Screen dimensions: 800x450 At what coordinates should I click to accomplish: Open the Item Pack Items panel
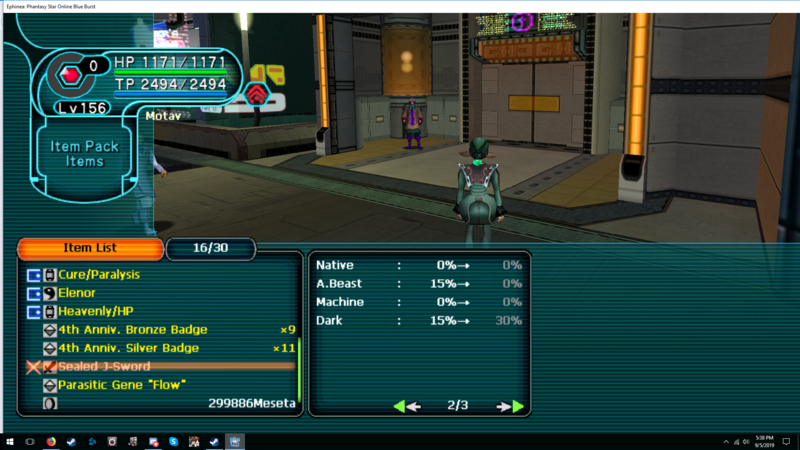click(85, 154)
